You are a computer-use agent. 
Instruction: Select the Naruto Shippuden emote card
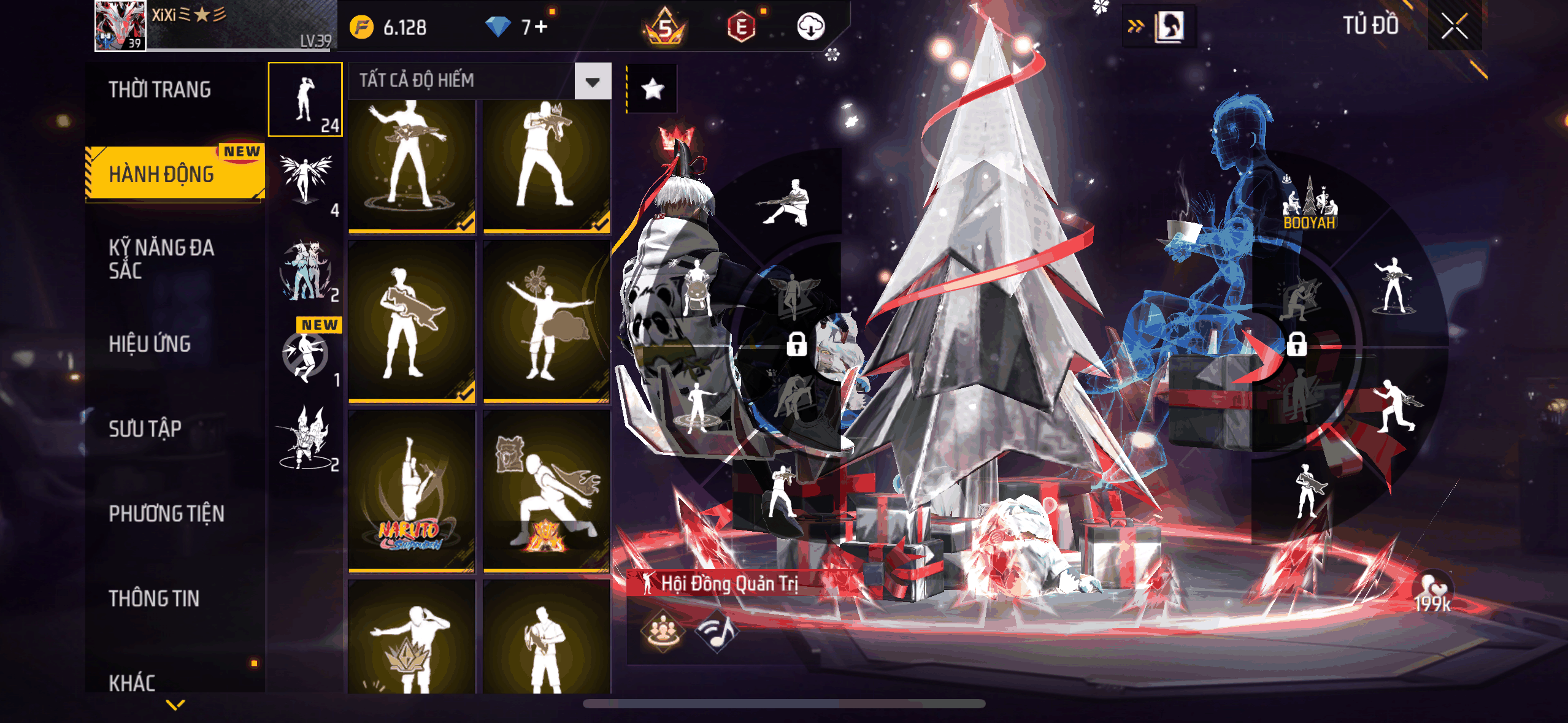coord(411,491)
